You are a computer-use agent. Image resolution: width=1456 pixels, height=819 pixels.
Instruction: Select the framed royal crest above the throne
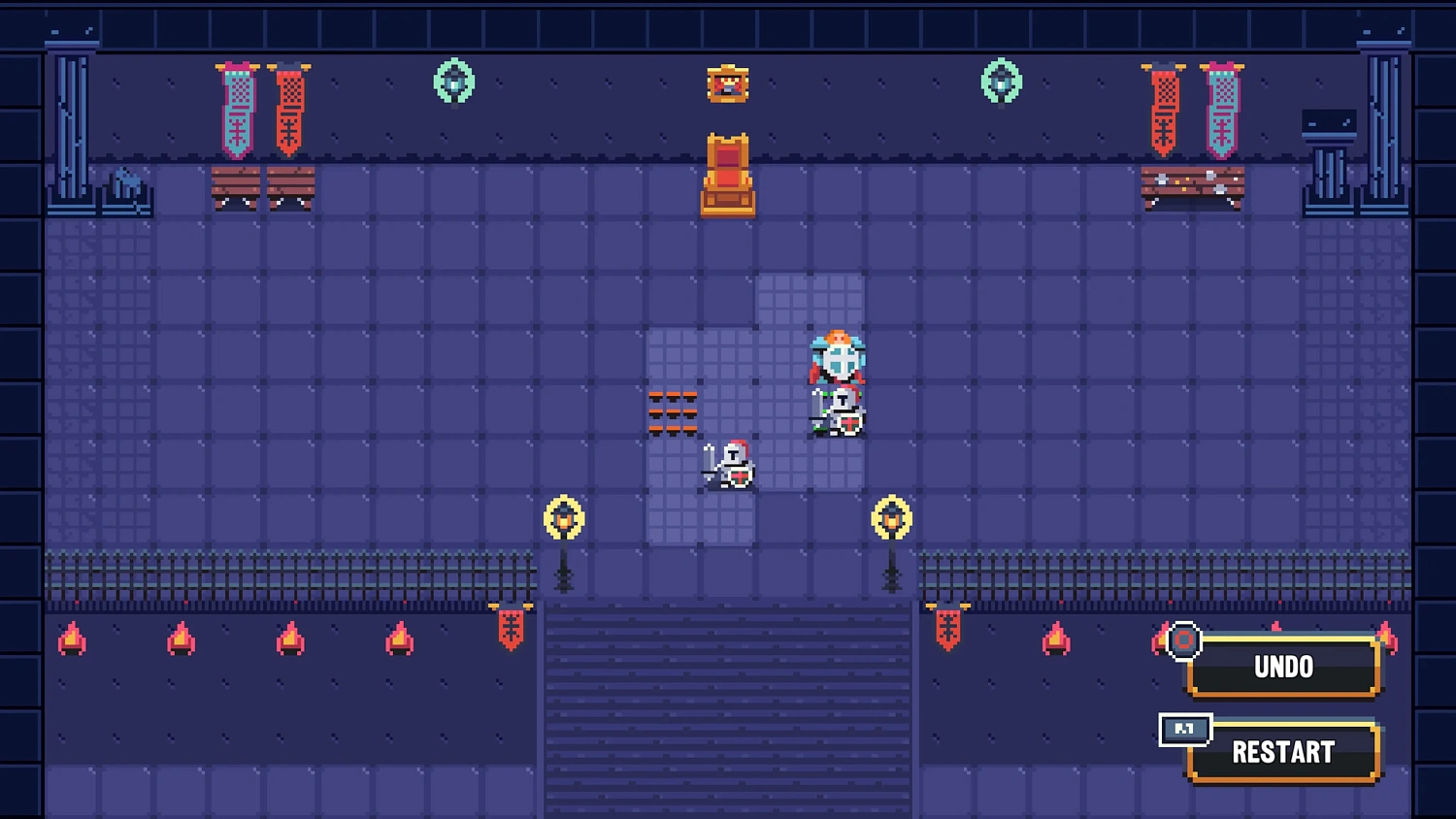(727, 83)
